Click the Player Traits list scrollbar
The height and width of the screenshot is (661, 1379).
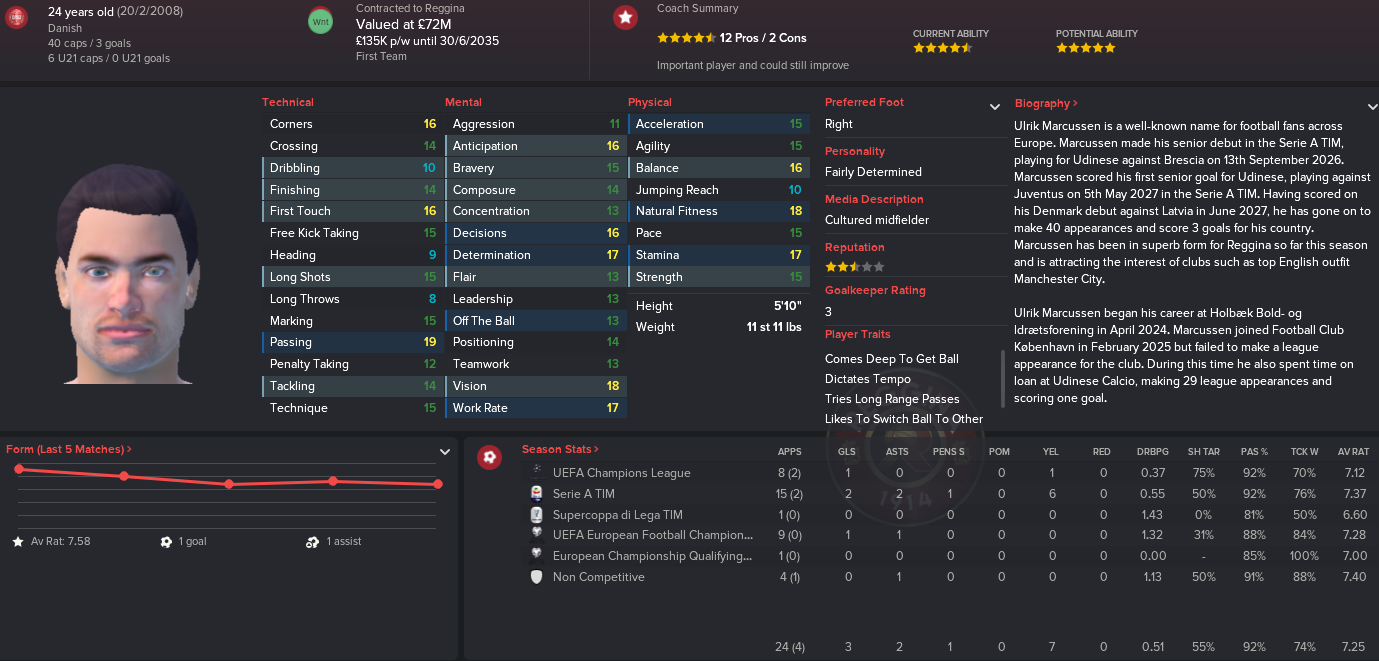tap(1003, 378)
